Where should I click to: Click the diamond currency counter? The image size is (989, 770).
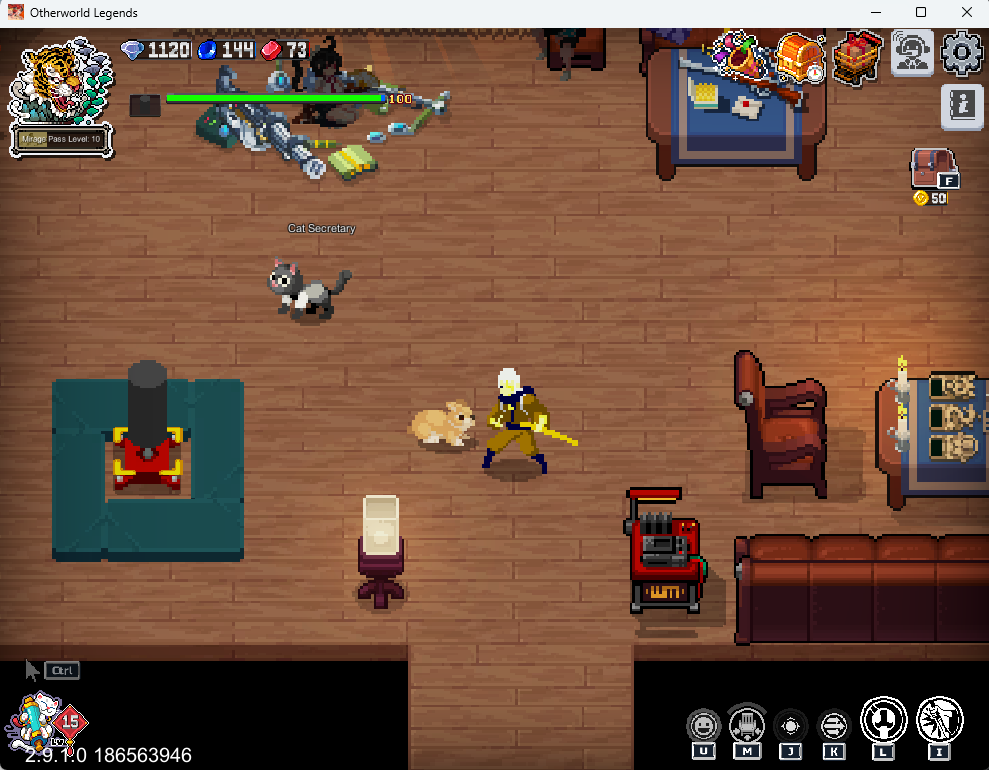click(x=156, y=50)
